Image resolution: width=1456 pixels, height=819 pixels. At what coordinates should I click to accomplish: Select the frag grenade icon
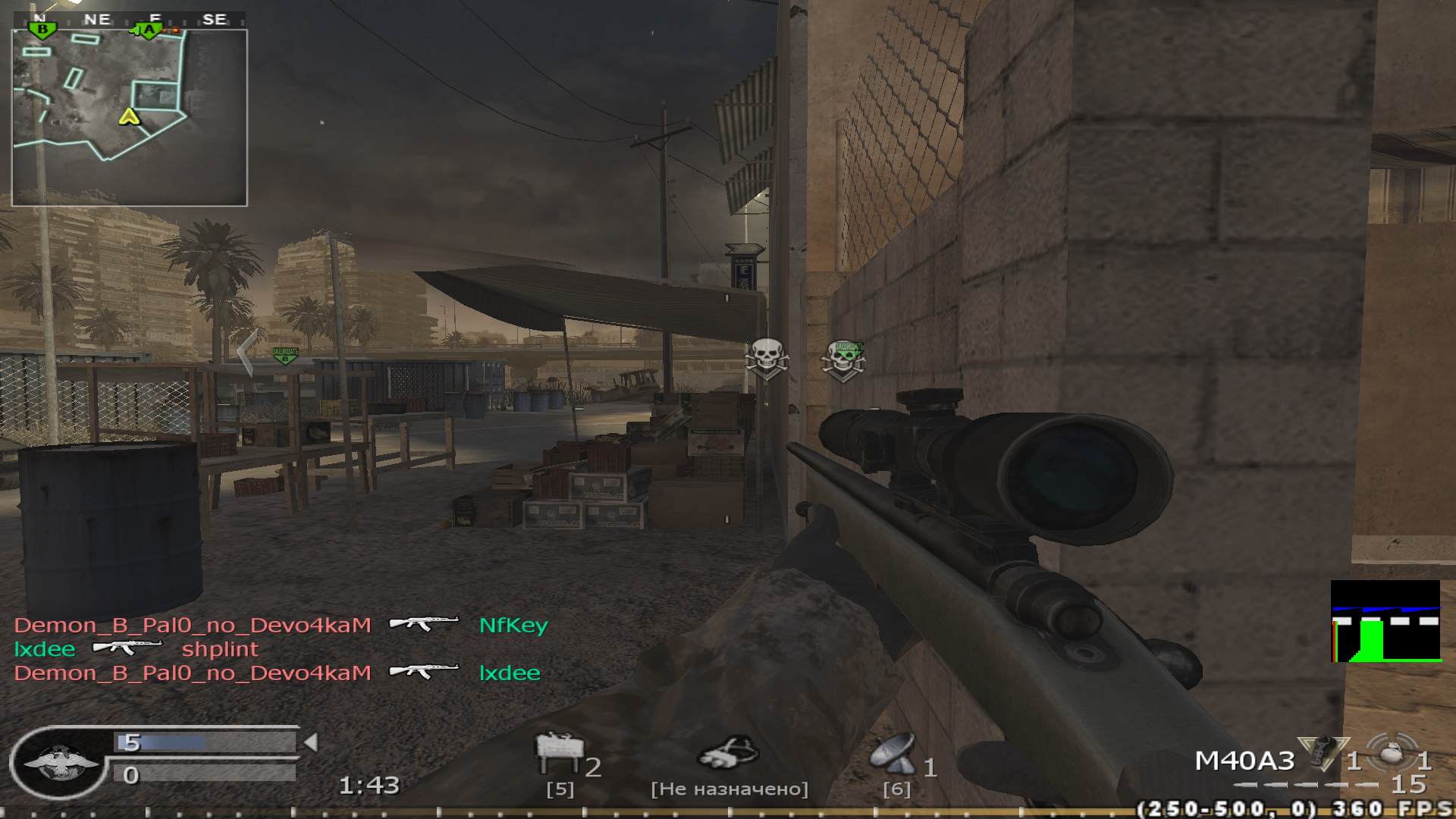(1391, 753)
